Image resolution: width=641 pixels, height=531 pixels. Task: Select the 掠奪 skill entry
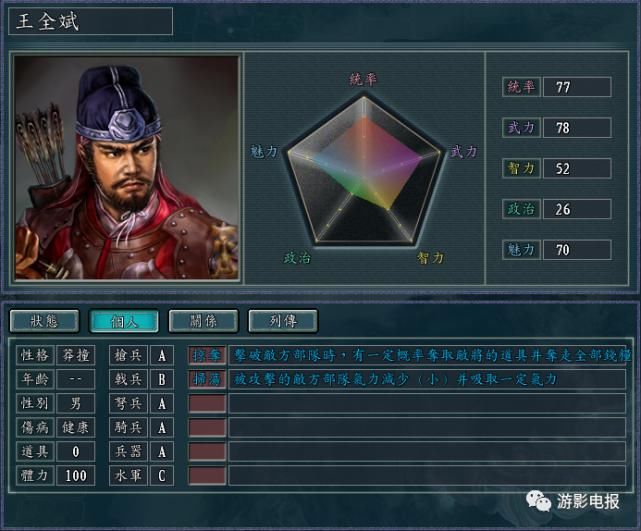point(207,355)
